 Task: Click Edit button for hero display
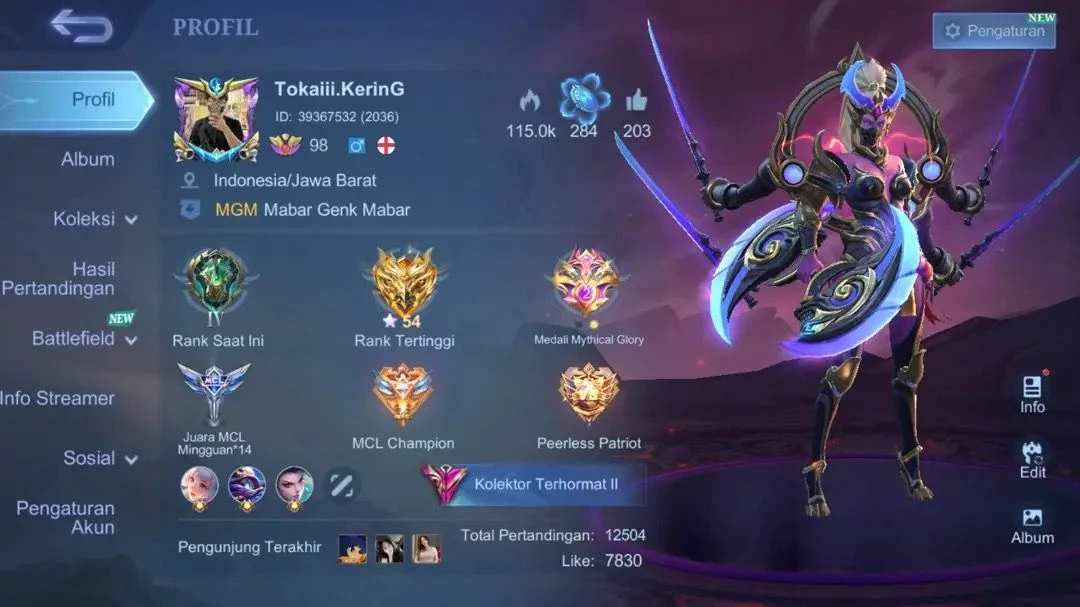click(1033, 460)
